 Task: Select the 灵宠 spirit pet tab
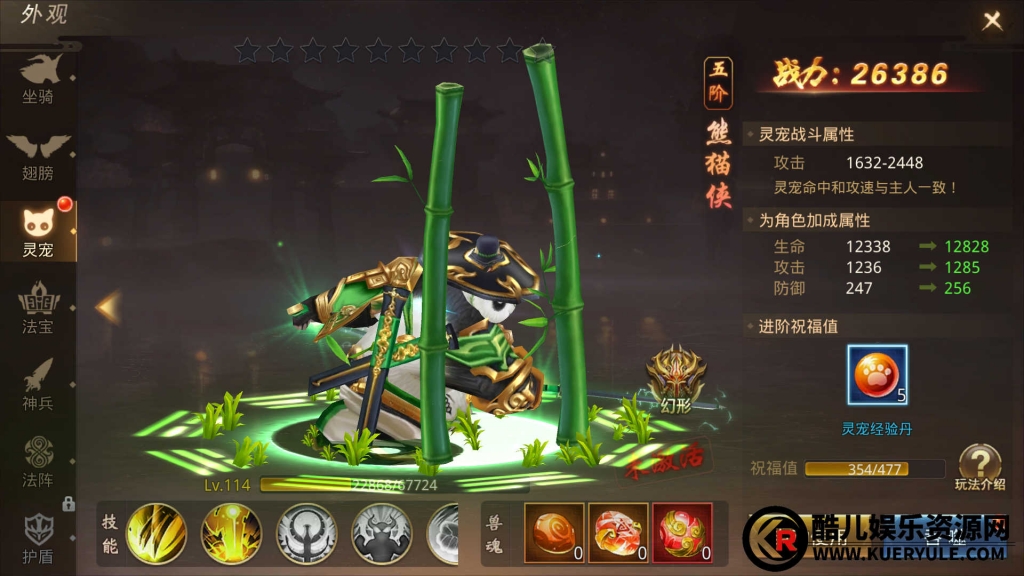click(38, 232)
